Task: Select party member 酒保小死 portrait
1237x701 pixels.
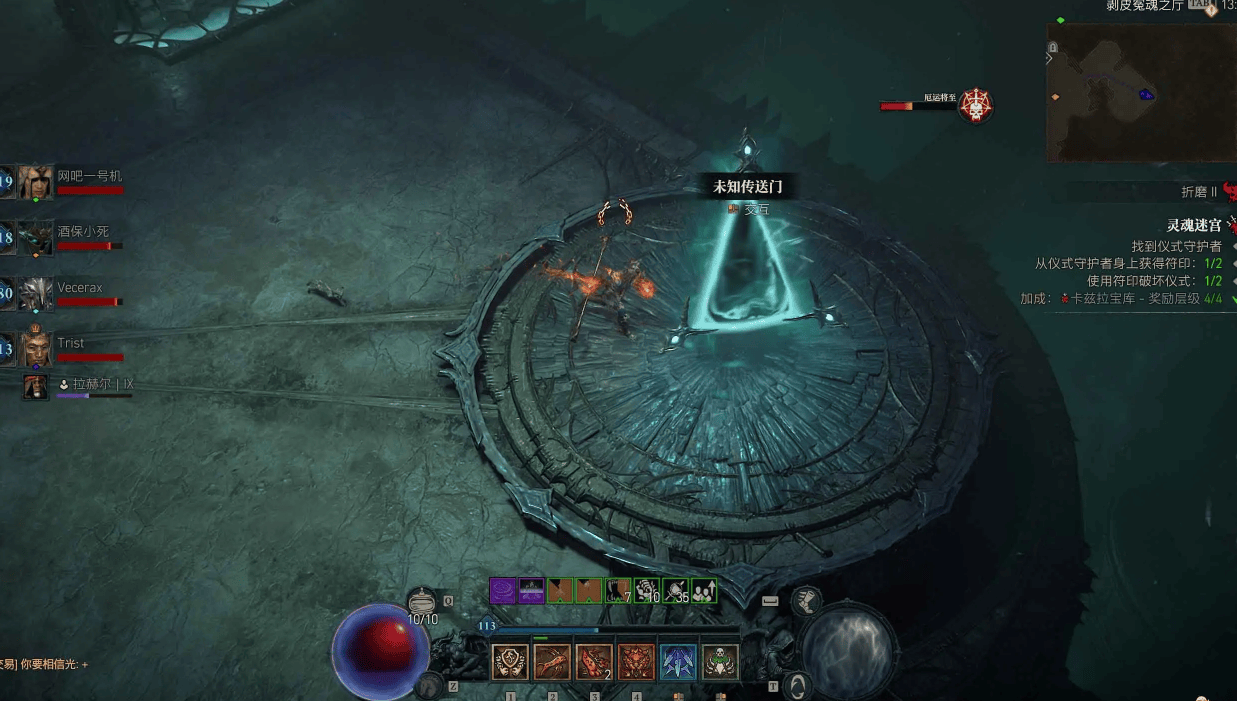Action: (35, 239)
